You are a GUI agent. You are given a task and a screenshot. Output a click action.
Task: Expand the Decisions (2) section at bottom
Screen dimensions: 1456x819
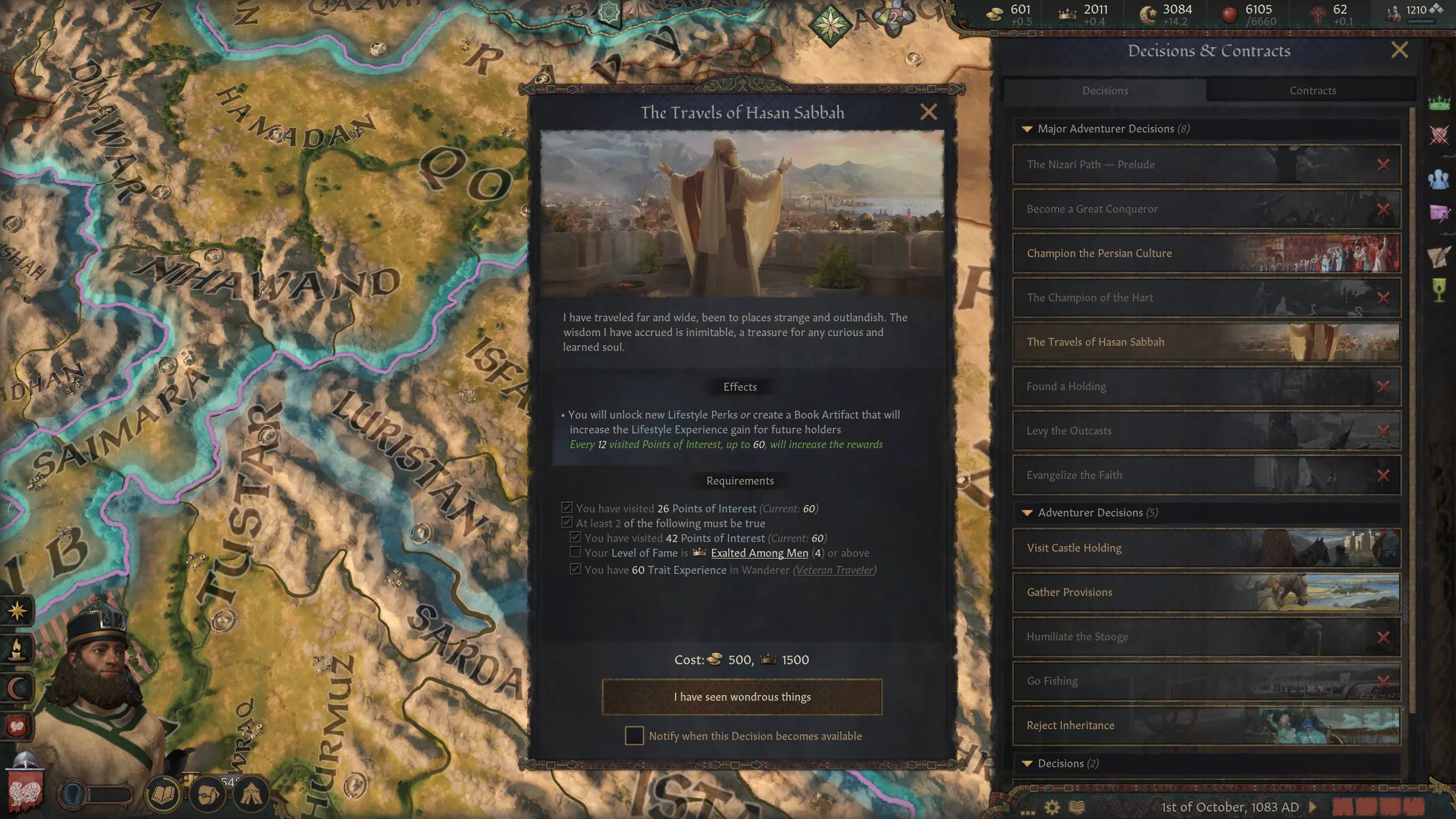coord(1027,764)
